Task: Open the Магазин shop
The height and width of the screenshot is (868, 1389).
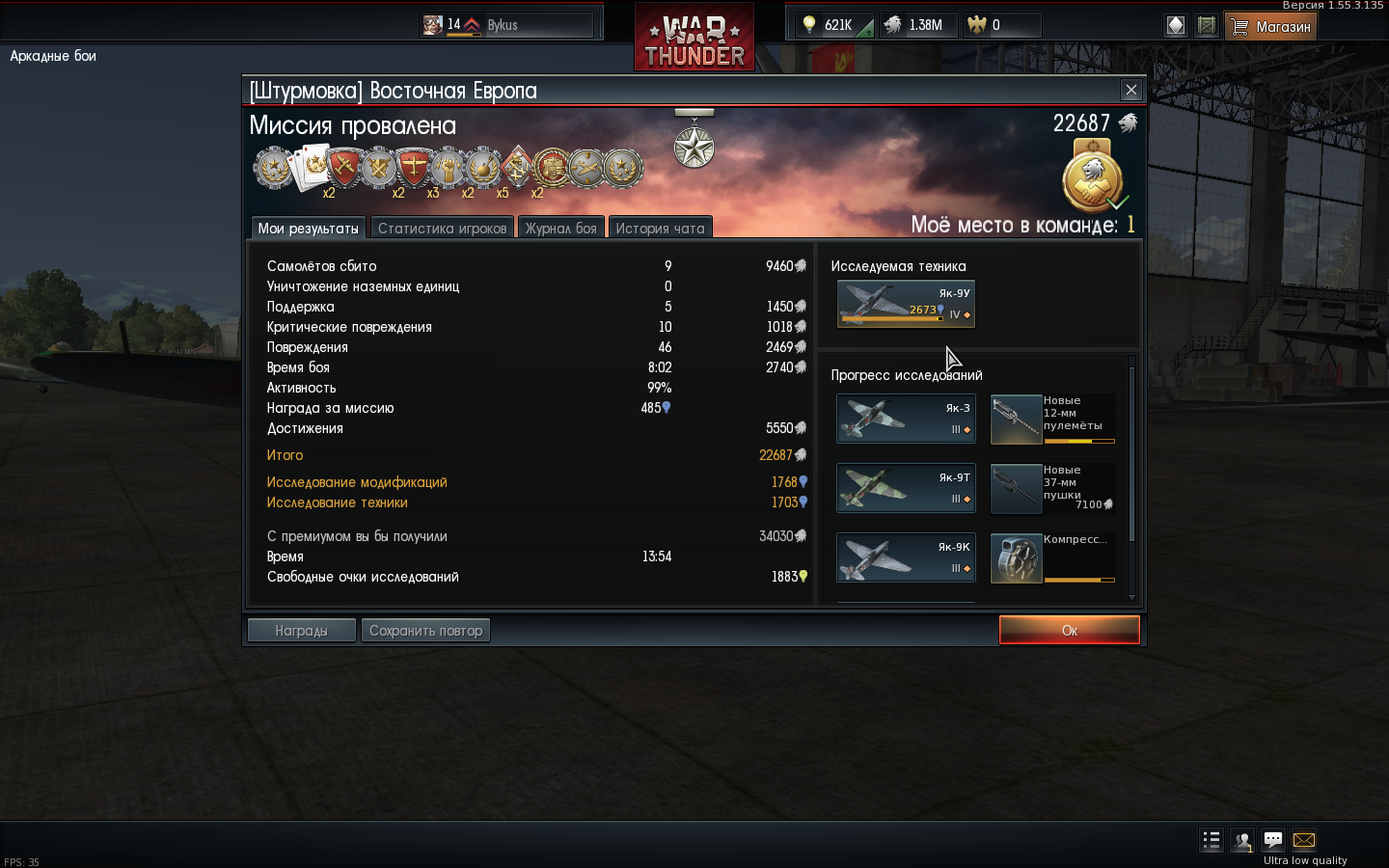Action: pyautogui.click(x=1270, y=26)
